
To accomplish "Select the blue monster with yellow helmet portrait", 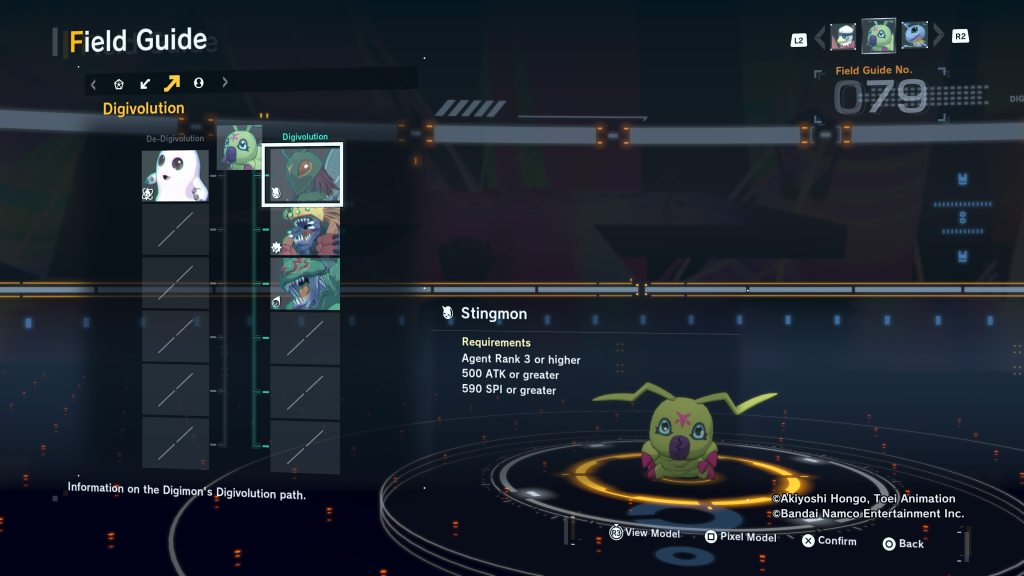I will 305,231.
